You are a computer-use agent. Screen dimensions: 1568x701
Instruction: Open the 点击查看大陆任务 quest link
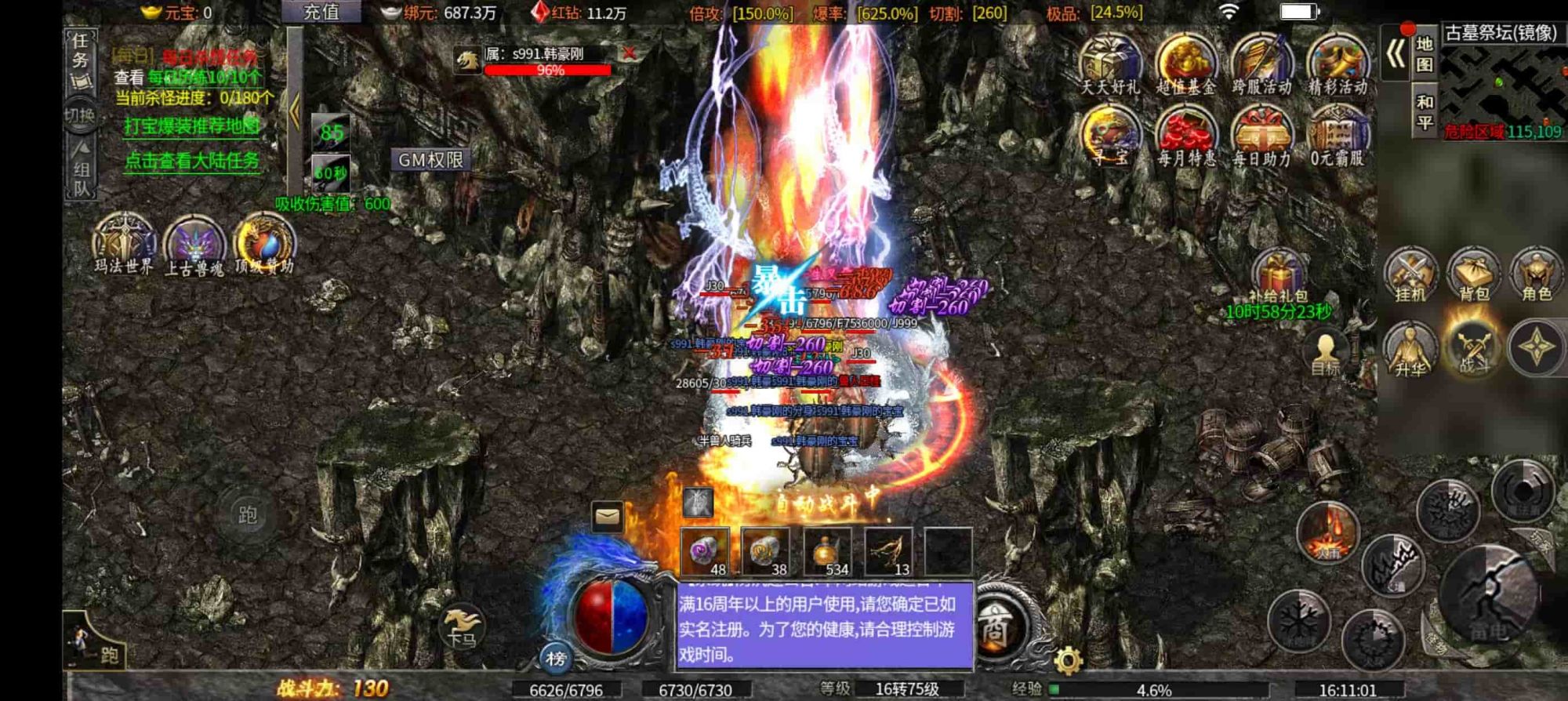point(192,161)
